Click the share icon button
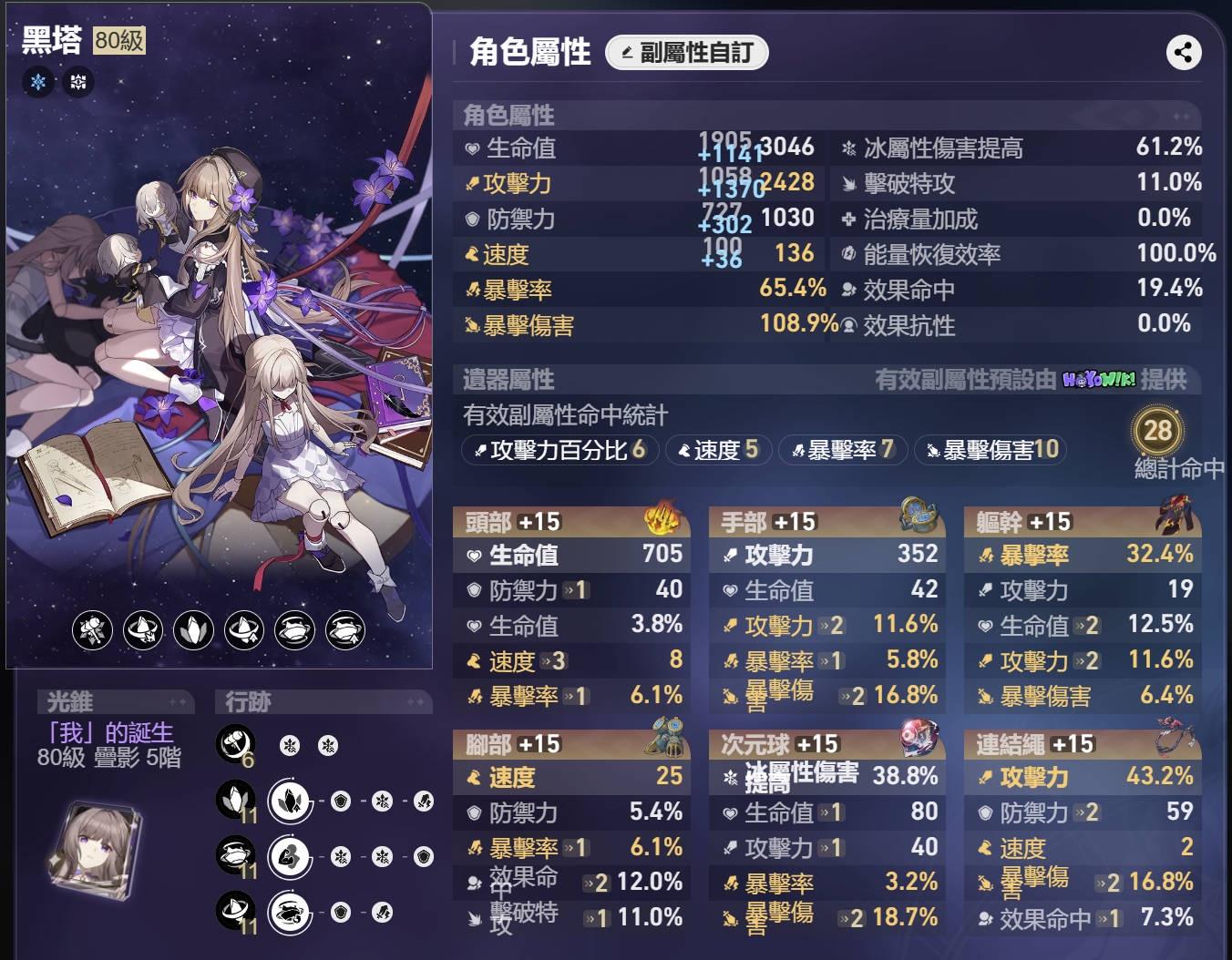 [1183, 53]
